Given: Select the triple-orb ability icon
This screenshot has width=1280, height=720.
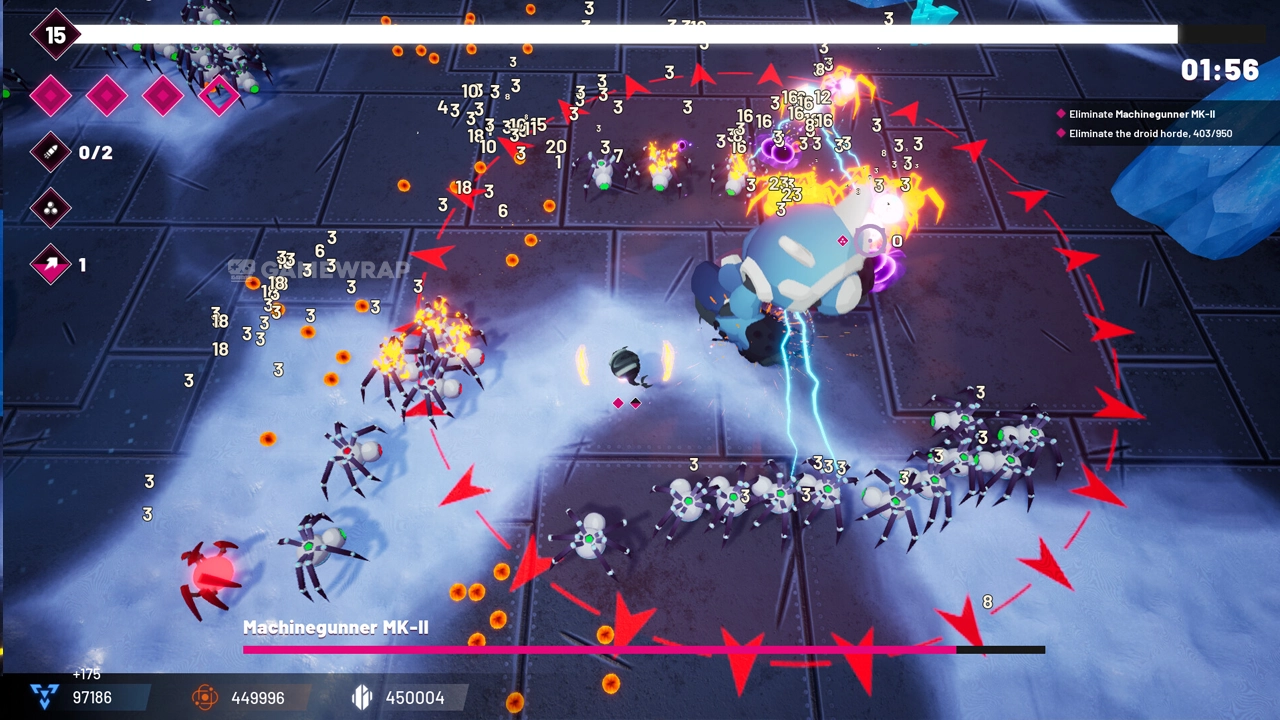Looking at the screenshot, I should coord(51,208).
